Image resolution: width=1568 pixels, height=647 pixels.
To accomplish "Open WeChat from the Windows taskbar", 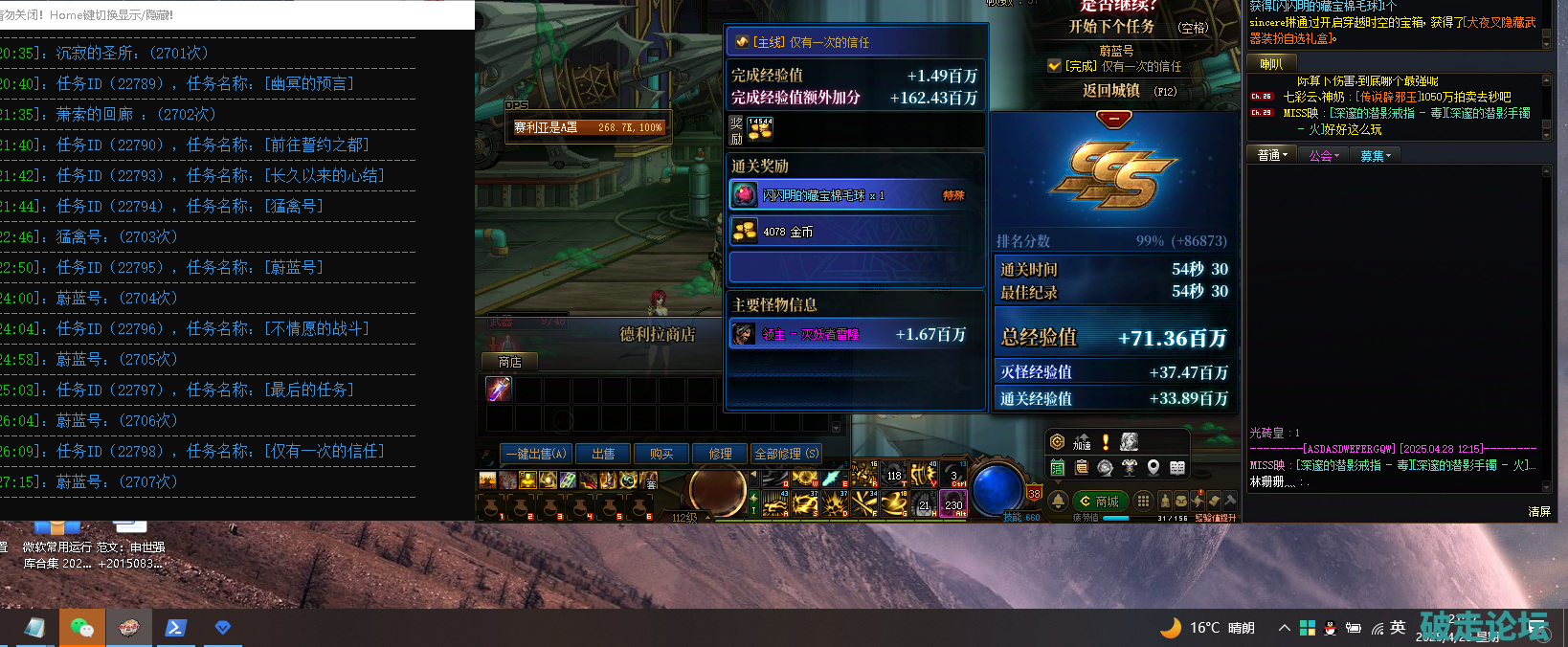I will (x=81, y=628).
